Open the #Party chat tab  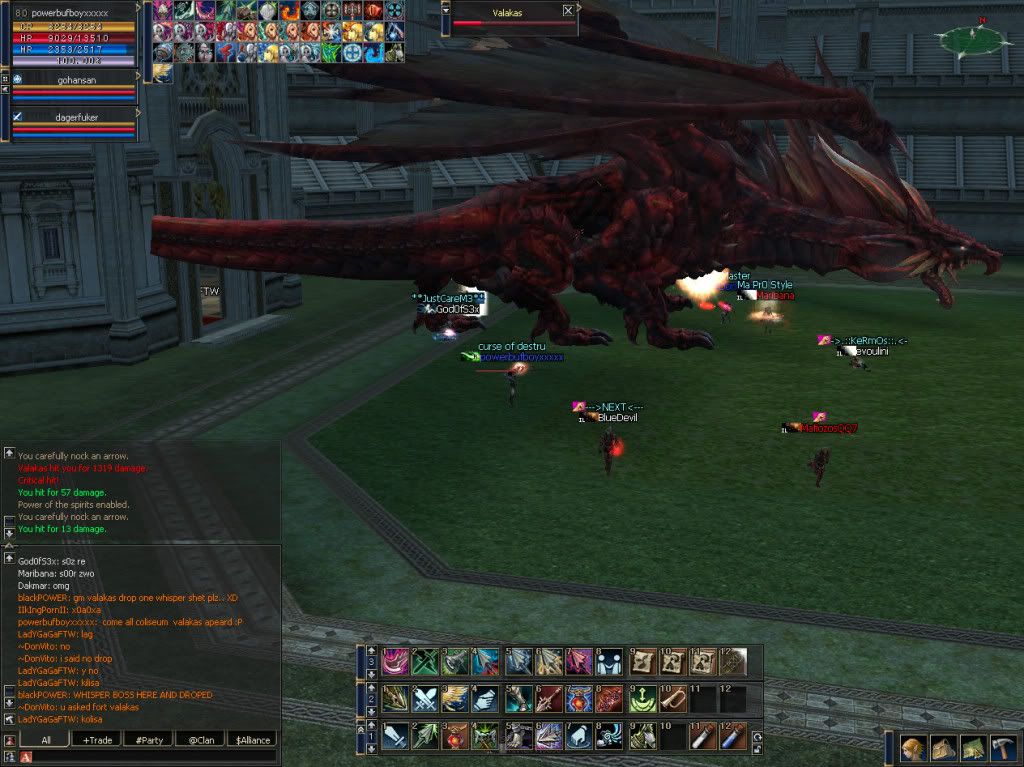tap(148, 740)
